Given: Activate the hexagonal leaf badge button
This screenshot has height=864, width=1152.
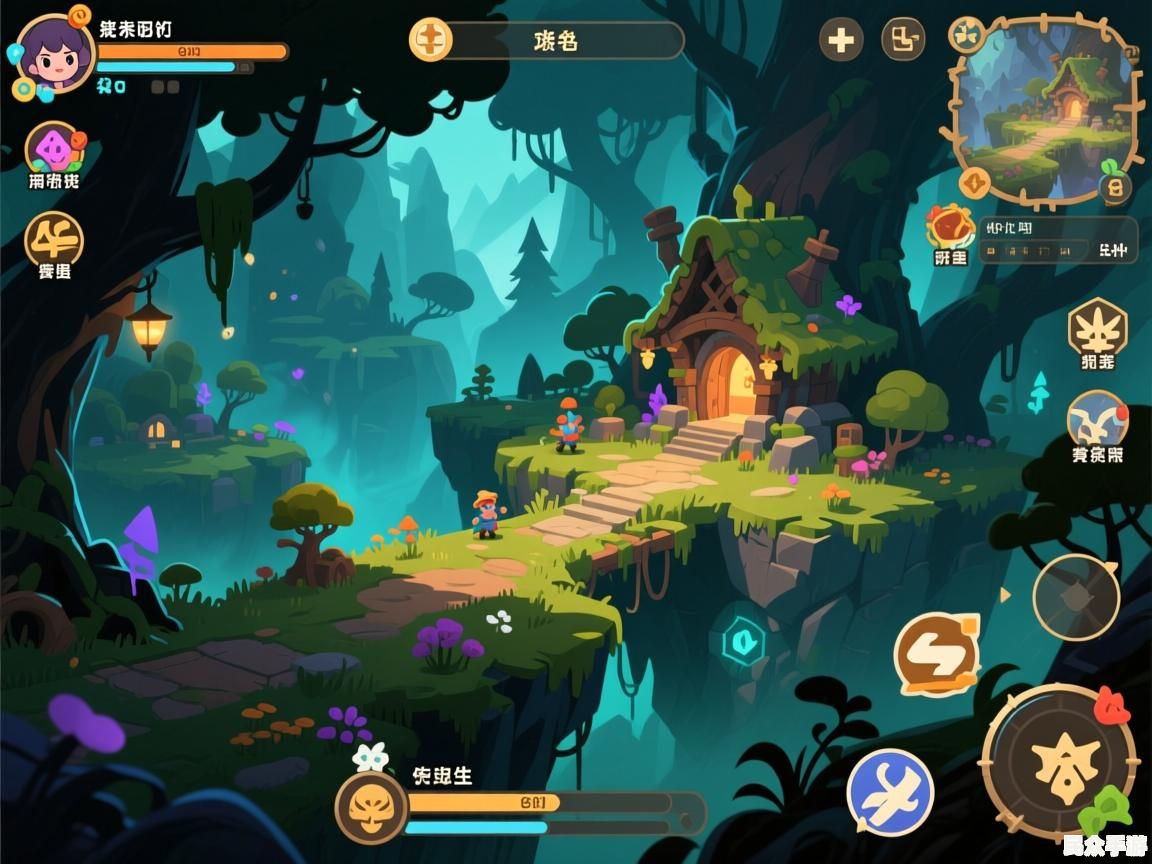Looking at the screenshot, I should (1097, 328).
